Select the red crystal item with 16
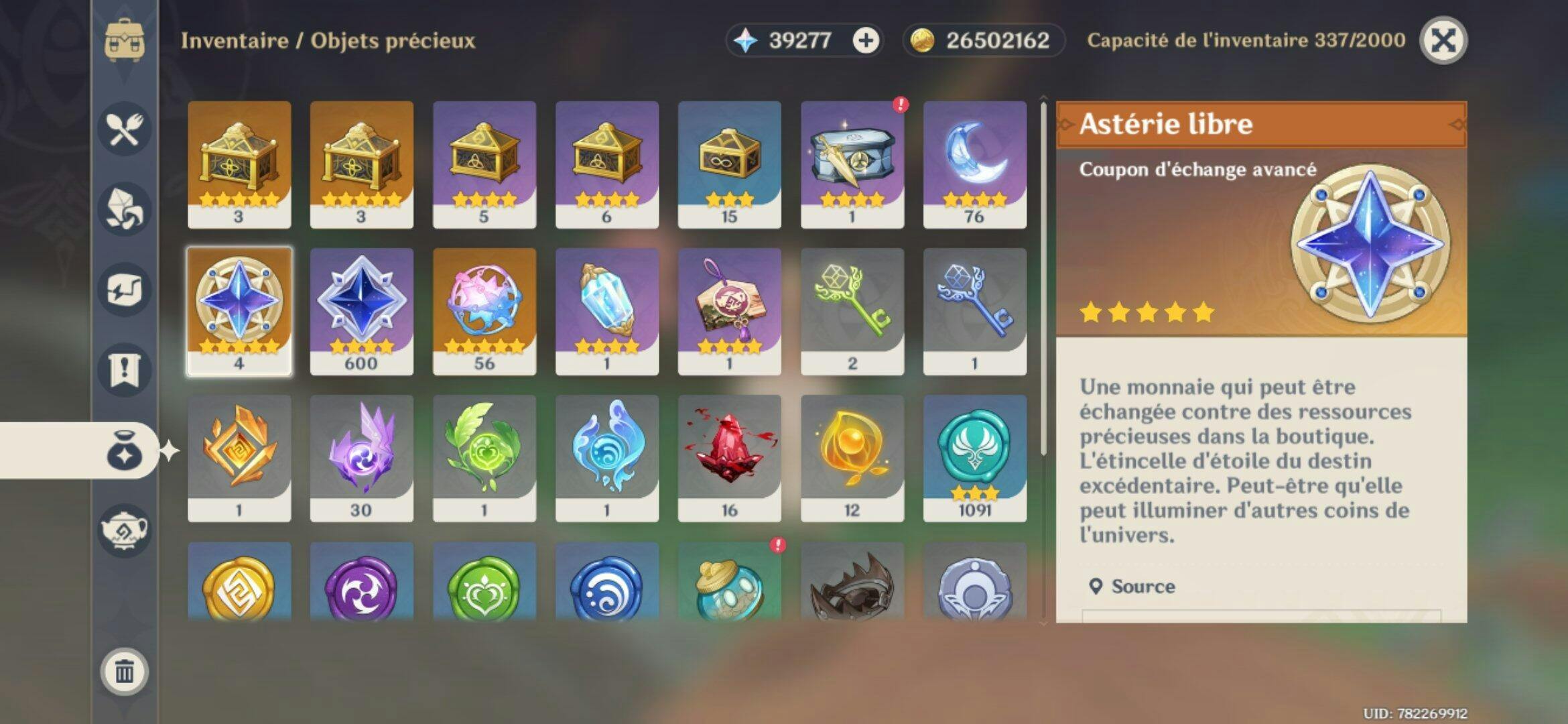Viewport: 1568px width, 724px height. (x=729, y=458)
